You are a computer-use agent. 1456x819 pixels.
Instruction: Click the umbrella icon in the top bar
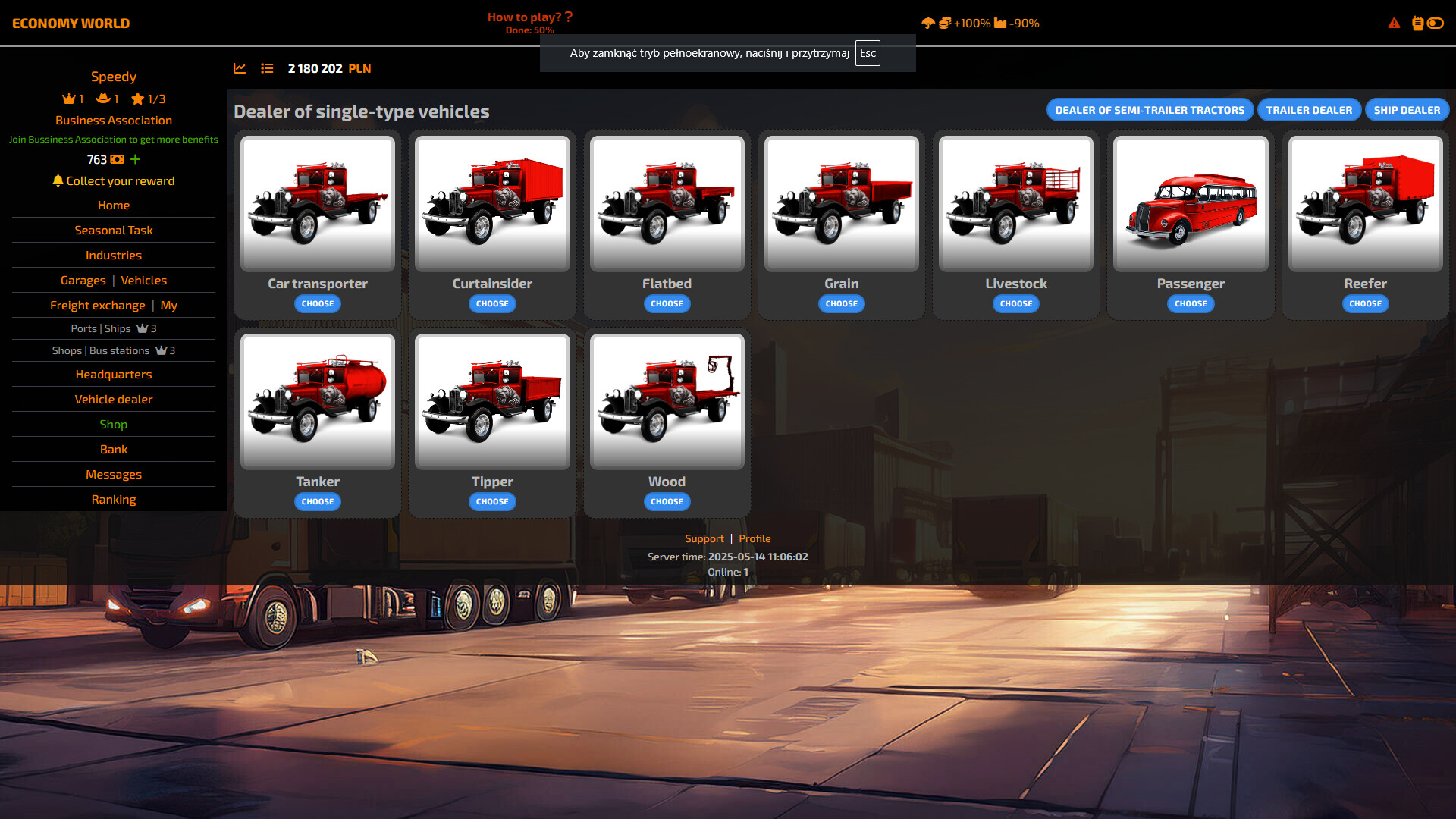point(928,23)
